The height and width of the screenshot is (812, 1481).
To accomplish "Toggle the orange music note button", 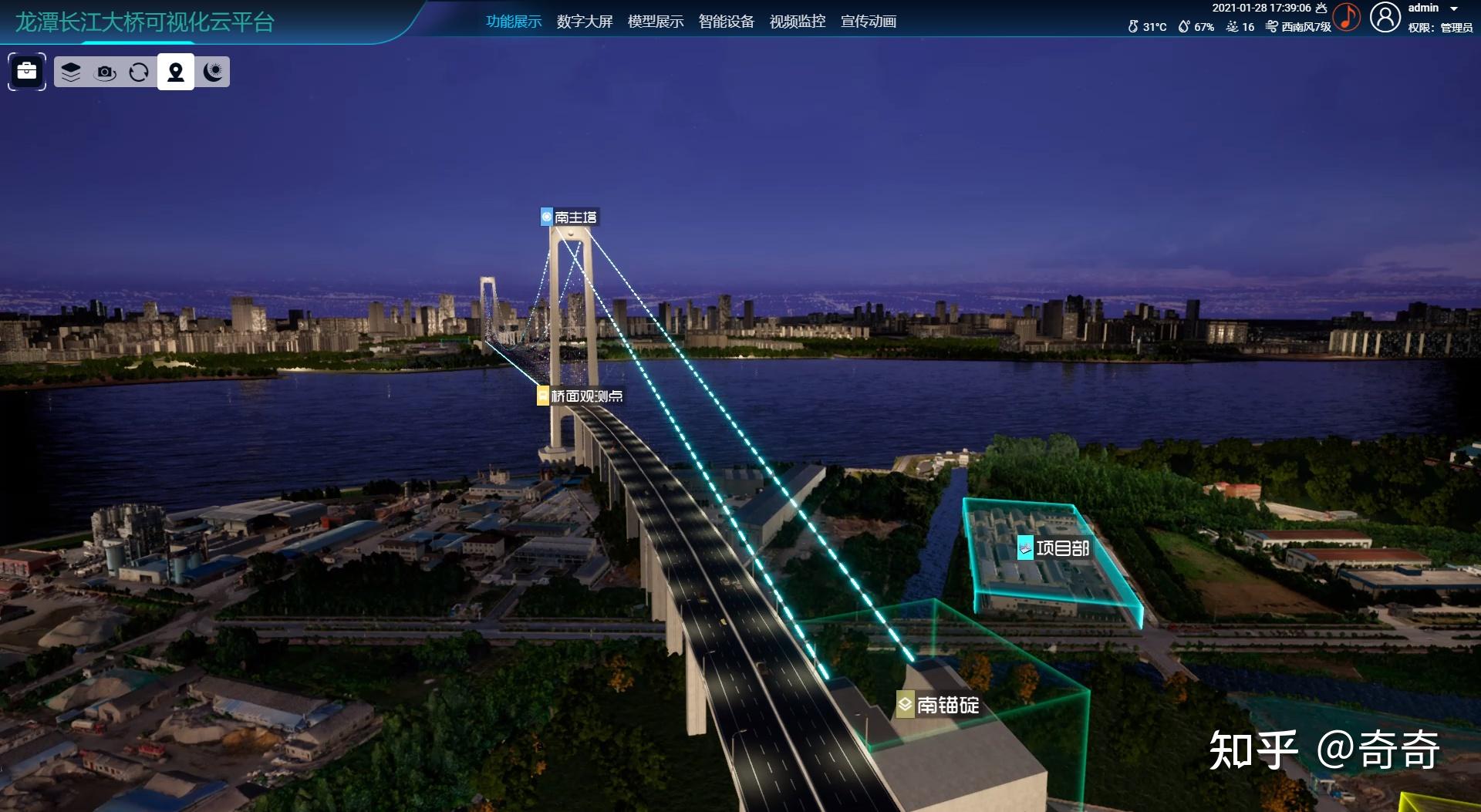I will click(1347, 17).
